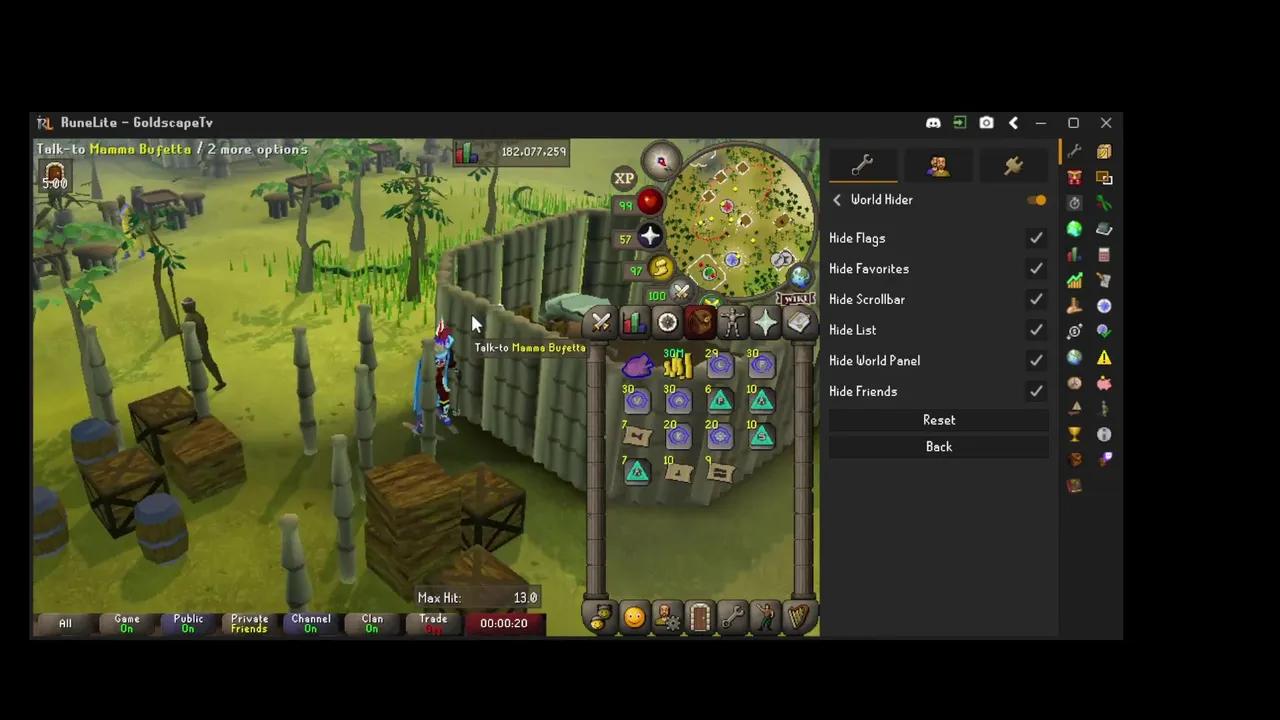The width and height of the screenshot is (1280, 720).
Task: Open the Magic spellbook tab
Action: click(798, 322)
